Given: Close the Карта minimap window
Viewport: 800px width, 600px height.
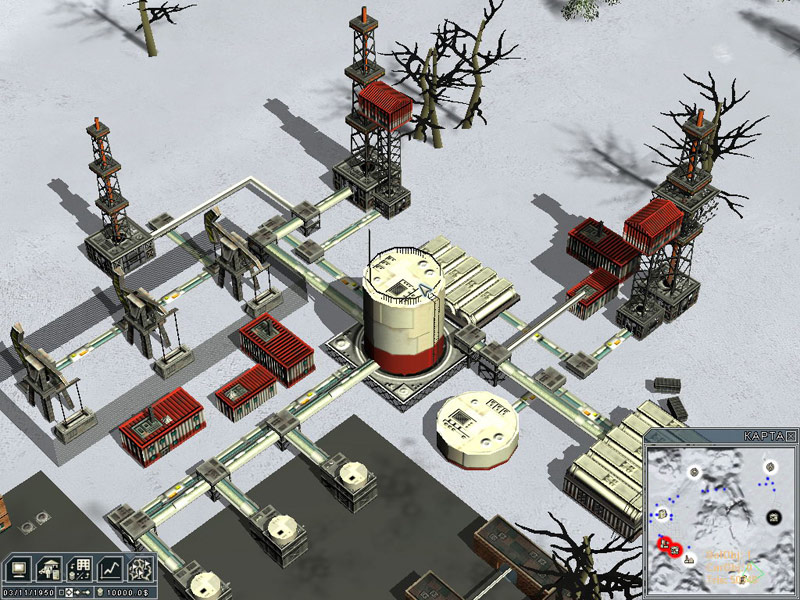Looking at the screenshot, I should tap(791, 437).
